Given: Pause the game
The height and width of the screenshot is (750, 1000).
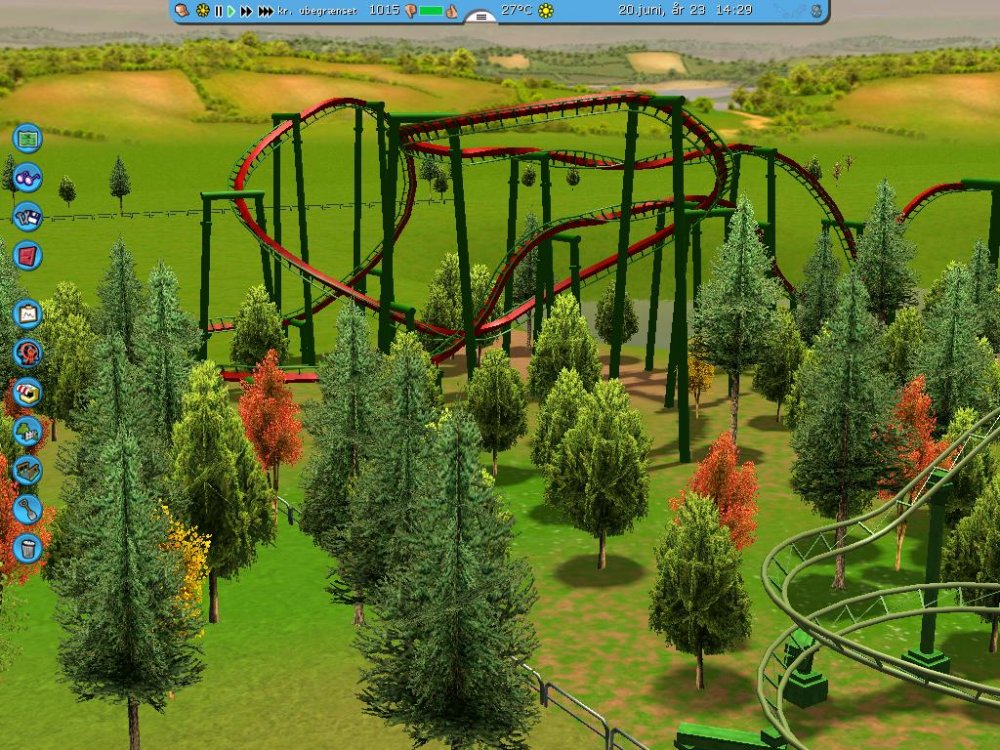Looking at the screenshot, I should click(218, 11).
